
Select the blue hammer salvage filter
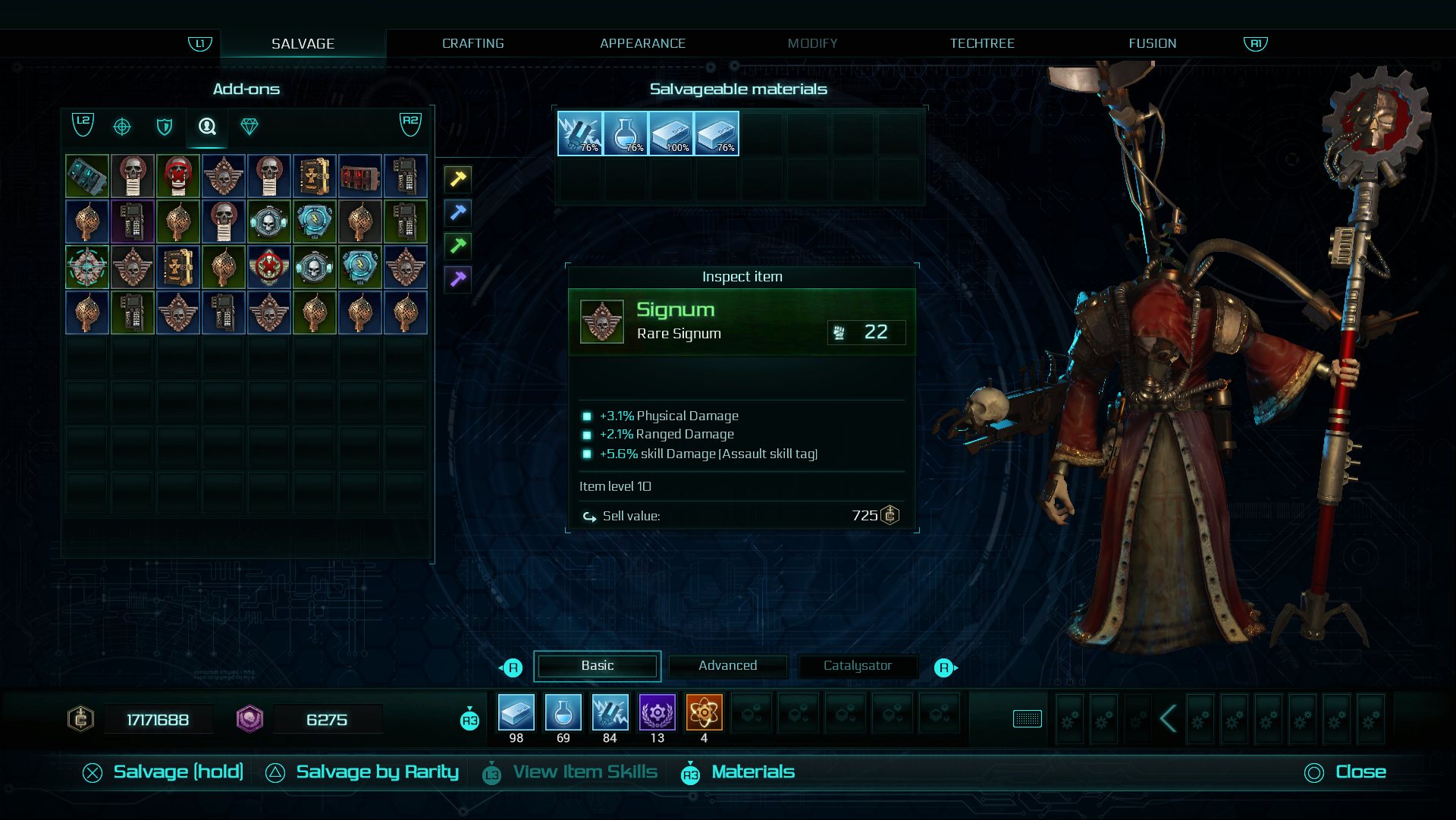pyautogui.click(x=457, y=213)
